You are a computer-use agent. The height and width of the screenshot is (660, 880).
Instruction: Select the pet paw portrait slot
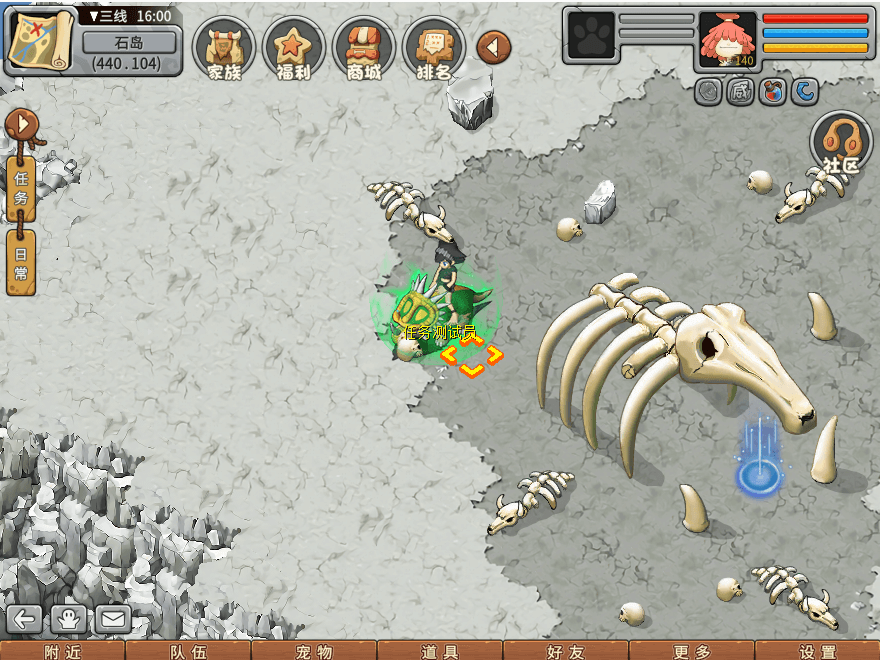[x=590, y=36]
